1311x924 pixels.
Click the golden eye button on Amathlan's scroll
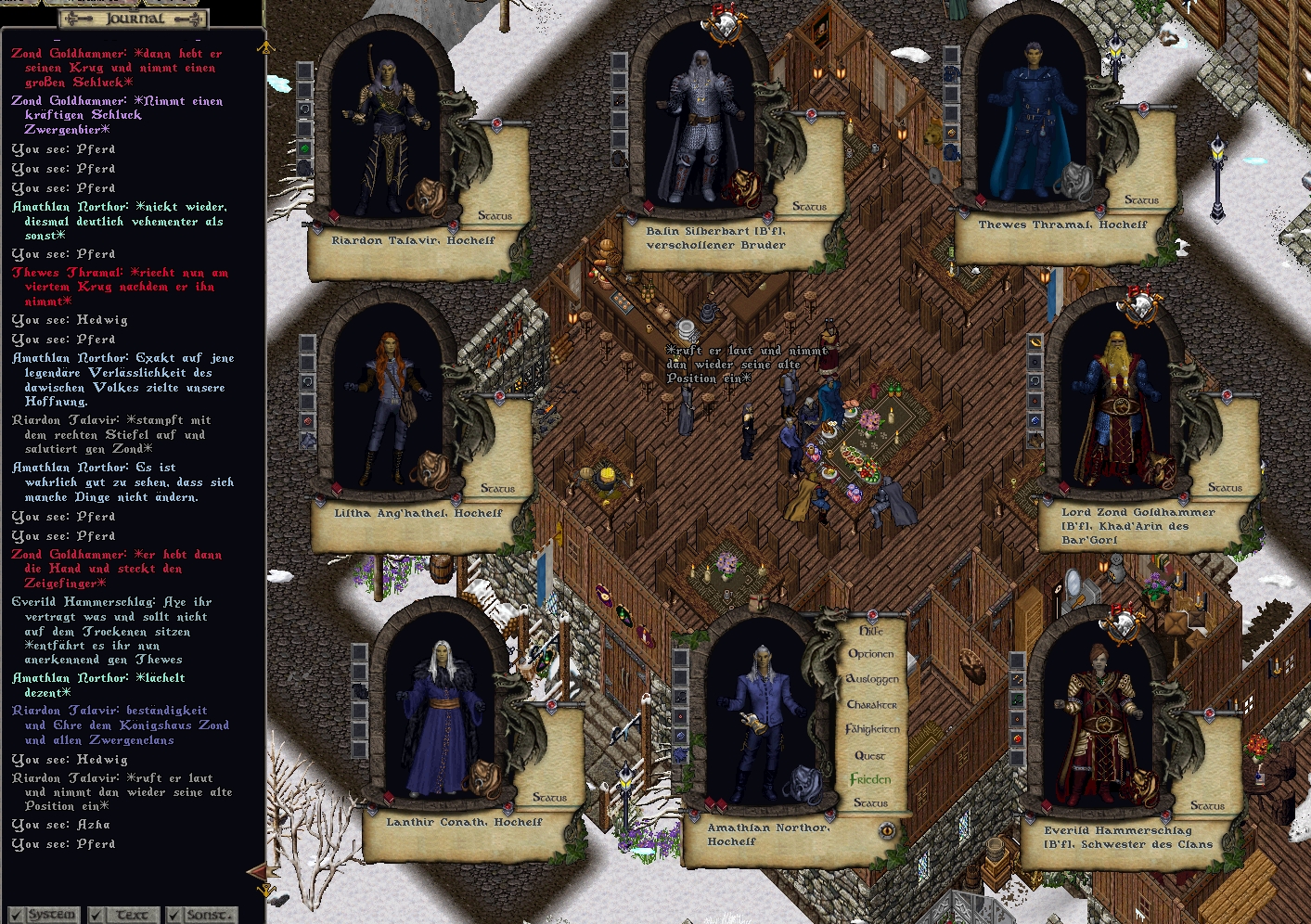click(887, 830)
